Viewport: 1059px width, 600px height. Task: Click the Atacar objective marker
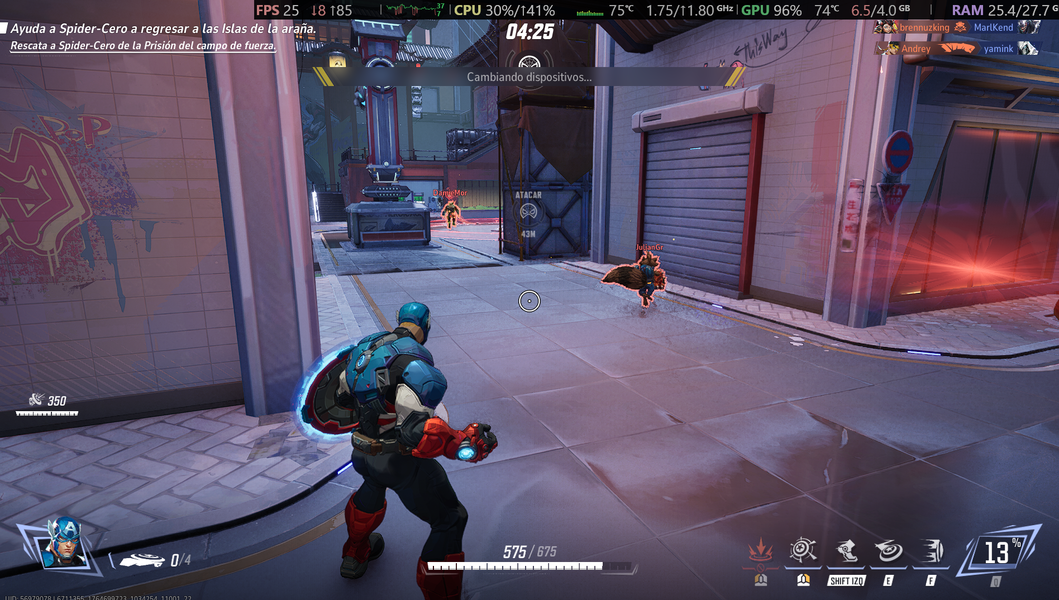click(x=528, y=211)
